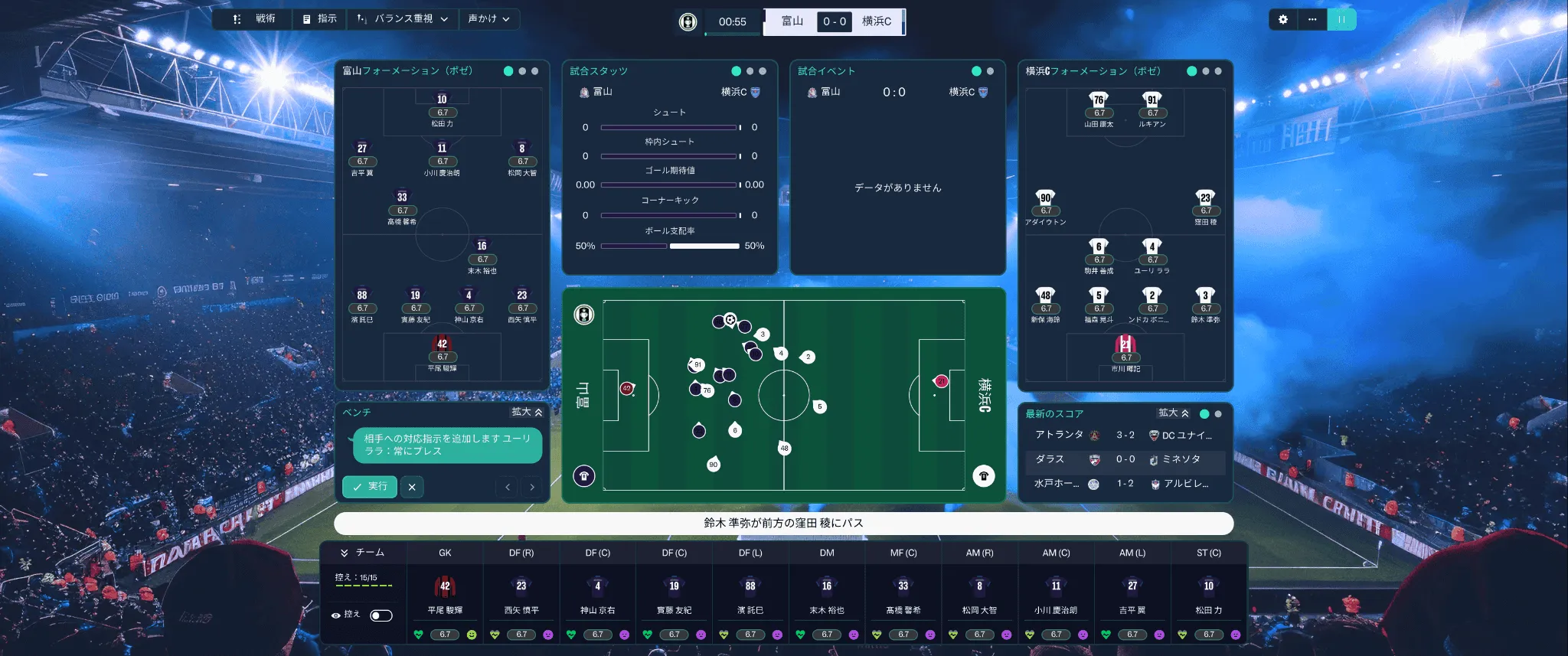Toggle the green dot on 試合スタッツ panel
This screenshot has height=656, width=1568.
[x=736, y=70]
